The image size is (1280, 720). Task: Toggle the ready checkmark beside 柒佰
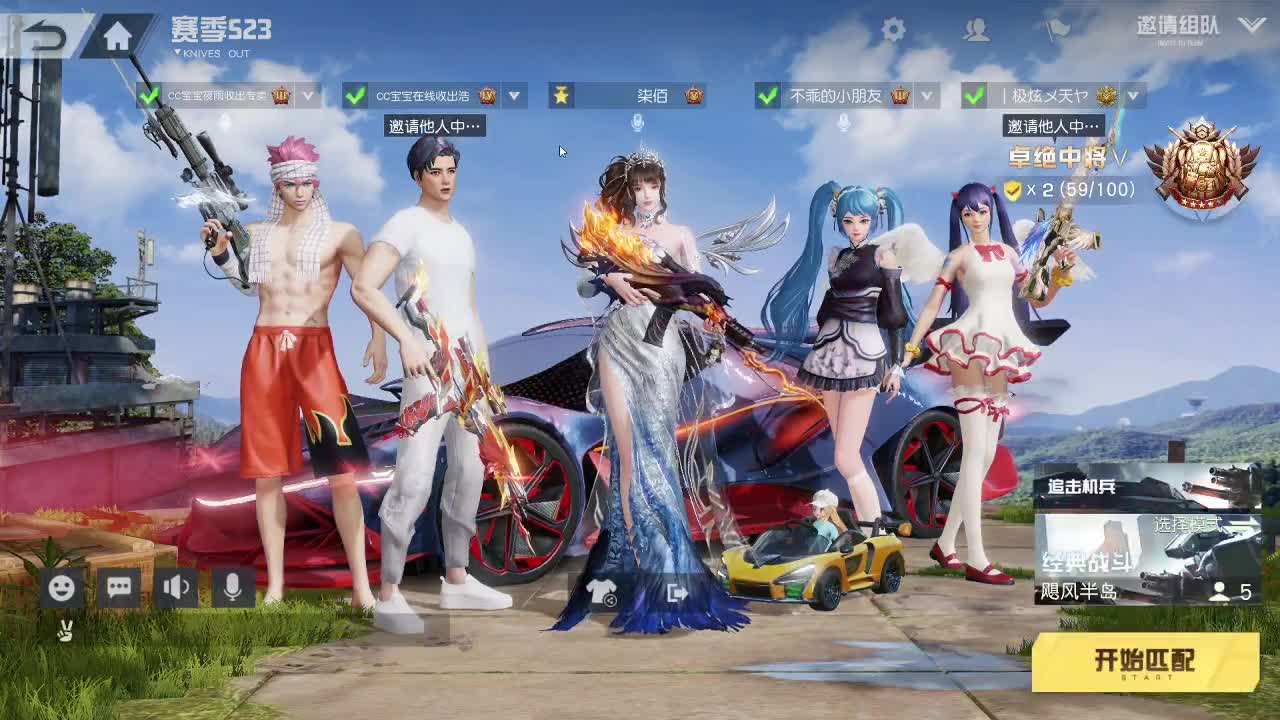(562, 96)
